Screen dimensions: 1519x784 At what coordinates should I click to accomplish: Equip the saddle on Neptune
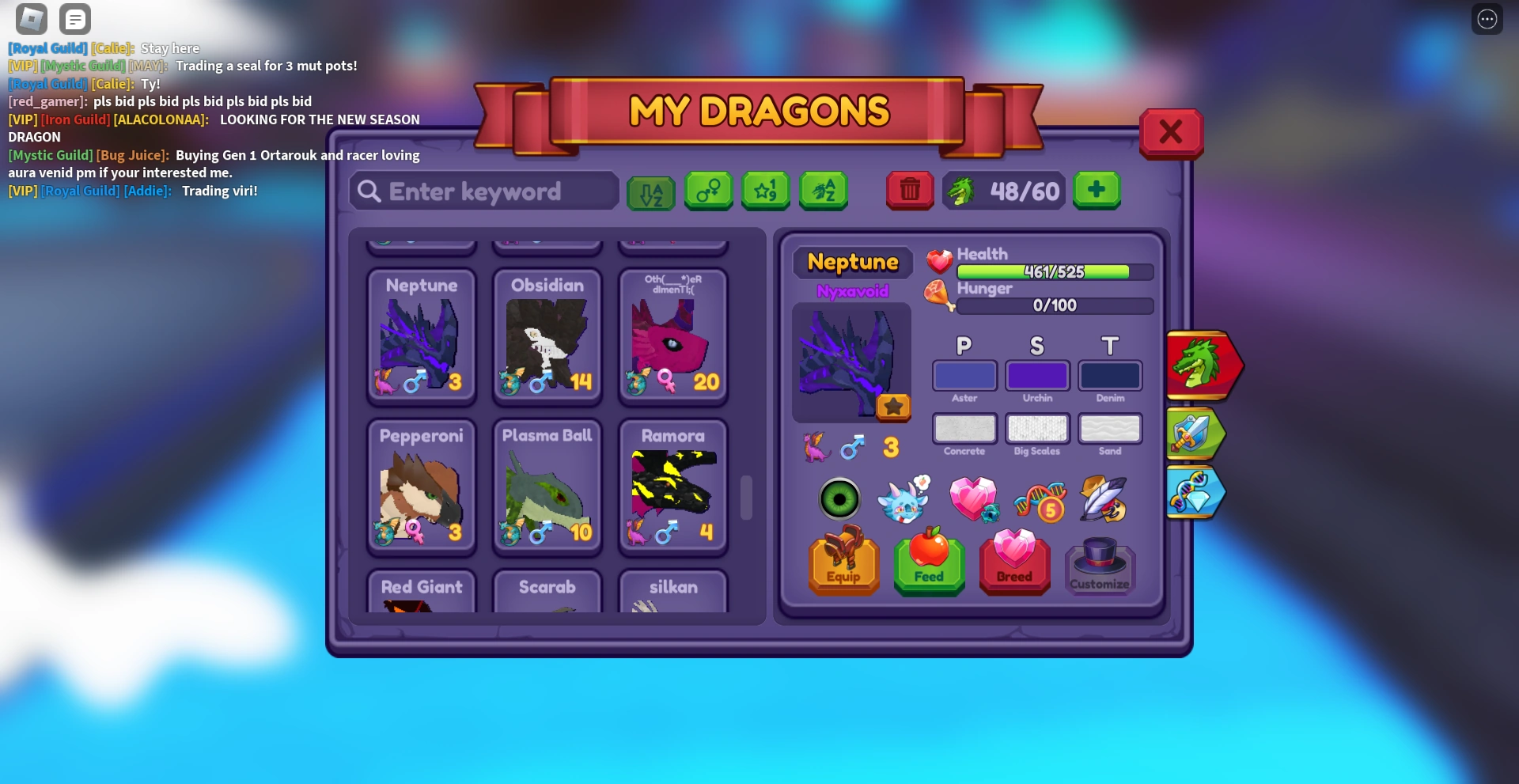coord(843,564)
